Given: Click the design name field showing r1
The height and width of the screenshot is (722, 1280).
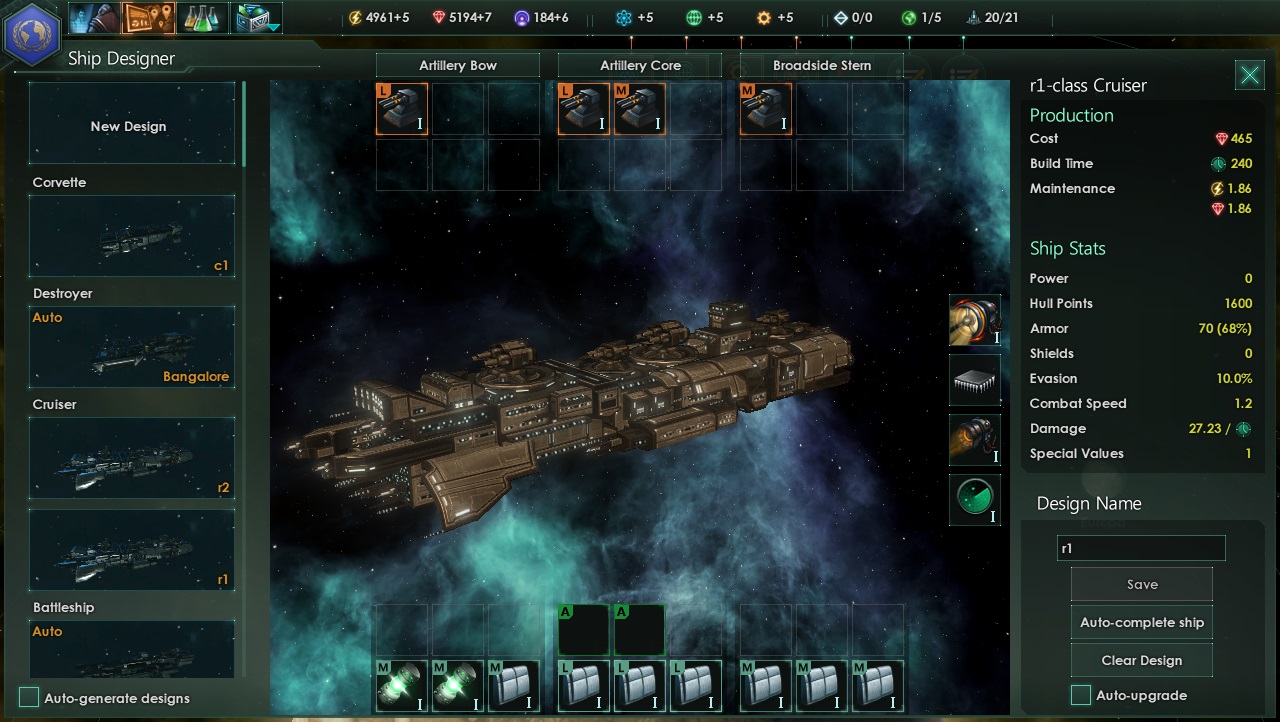Looking at the screenshot, I should coord(1141,548).
